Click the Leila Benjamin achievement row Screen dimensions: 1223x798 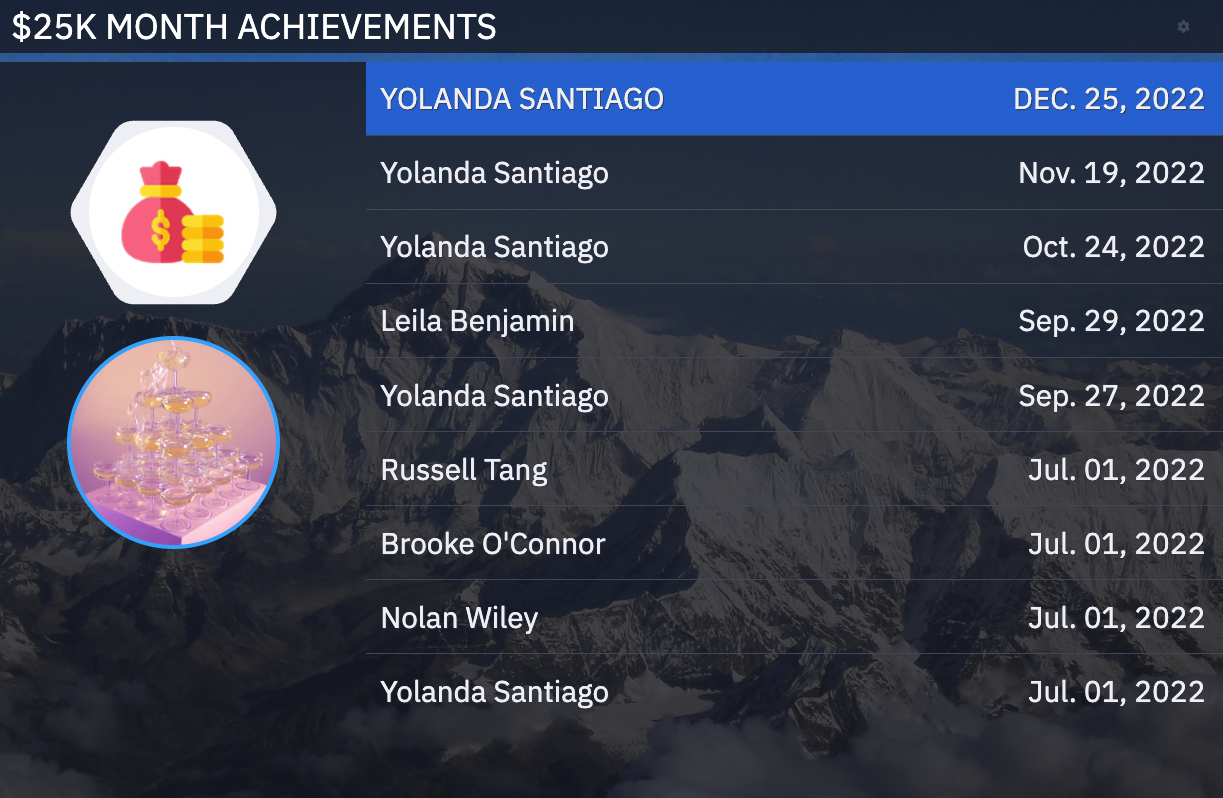pyautogui.click(x=793, y=321)
